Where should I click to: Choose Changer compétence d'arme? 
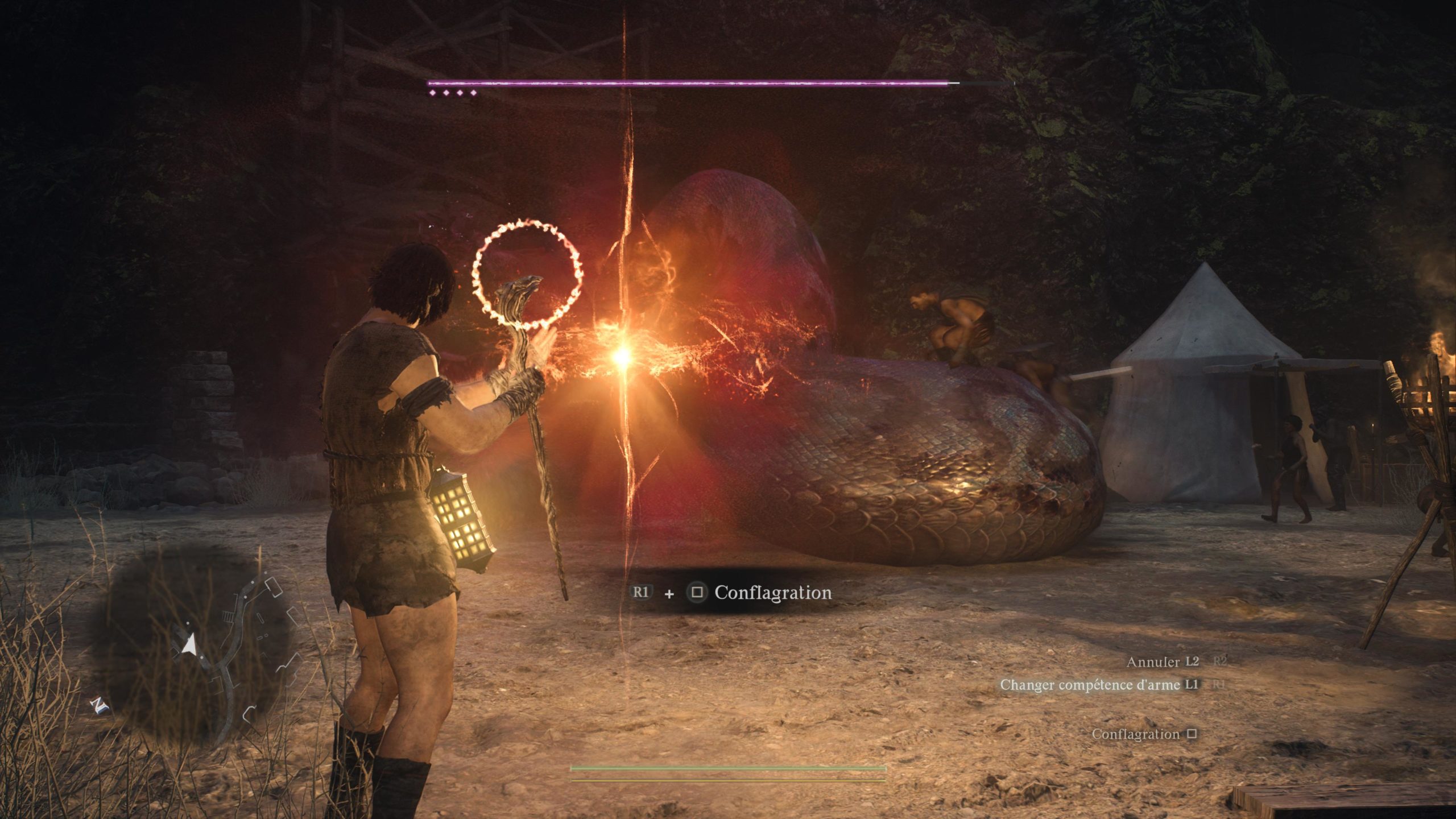(1090, 685)
